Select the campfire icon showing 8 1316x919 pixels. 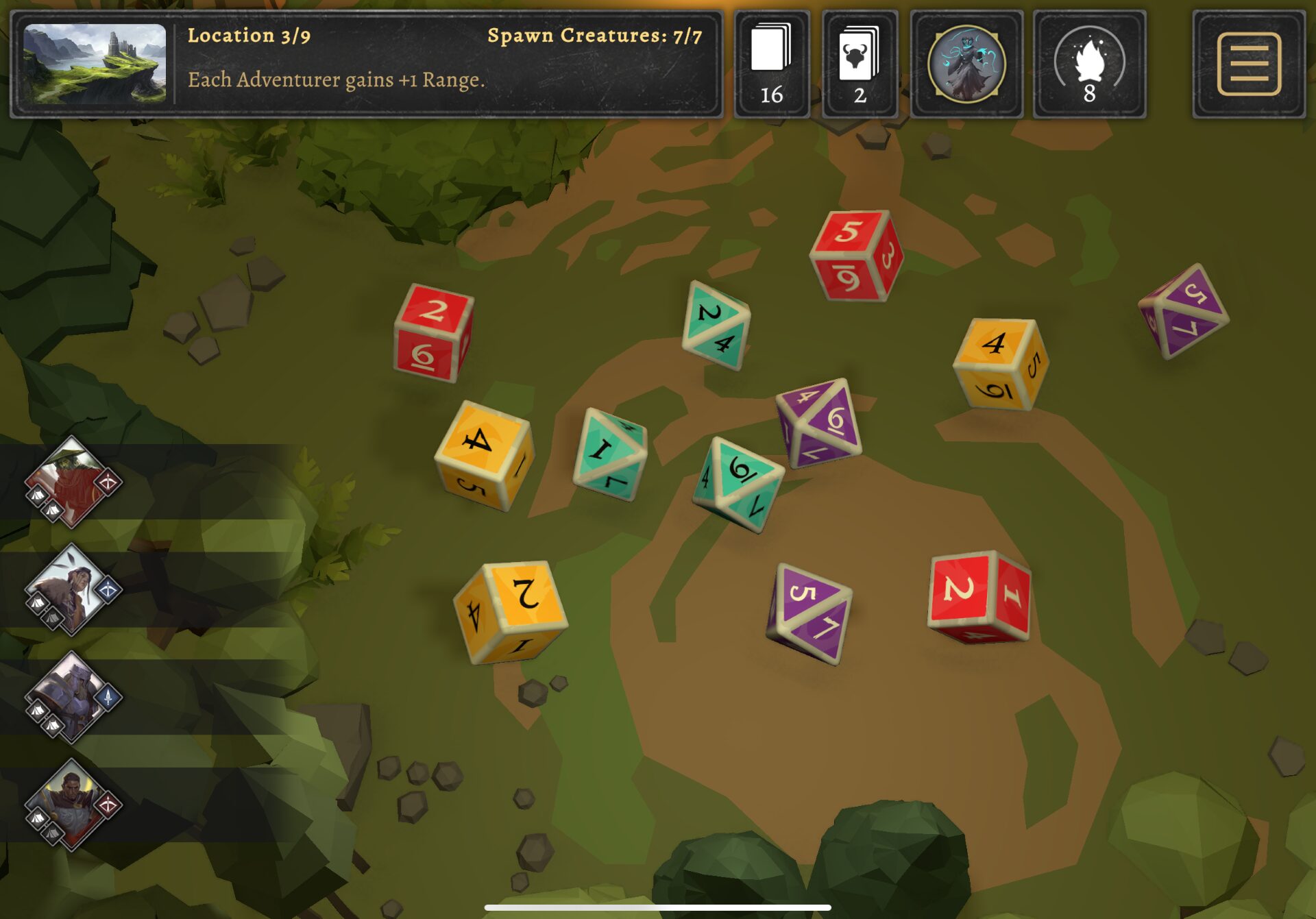pyautogui.click(x=1089, y=64)
